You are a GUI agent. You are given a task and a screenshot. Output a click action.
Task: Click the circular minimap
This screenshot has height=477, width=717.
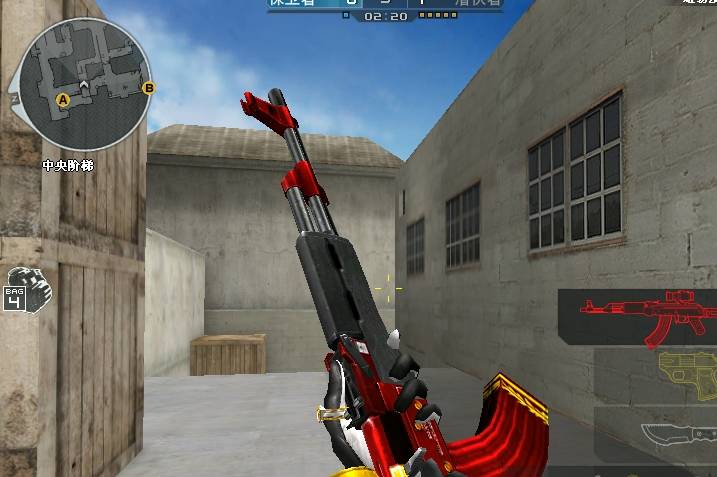[83, 85]
